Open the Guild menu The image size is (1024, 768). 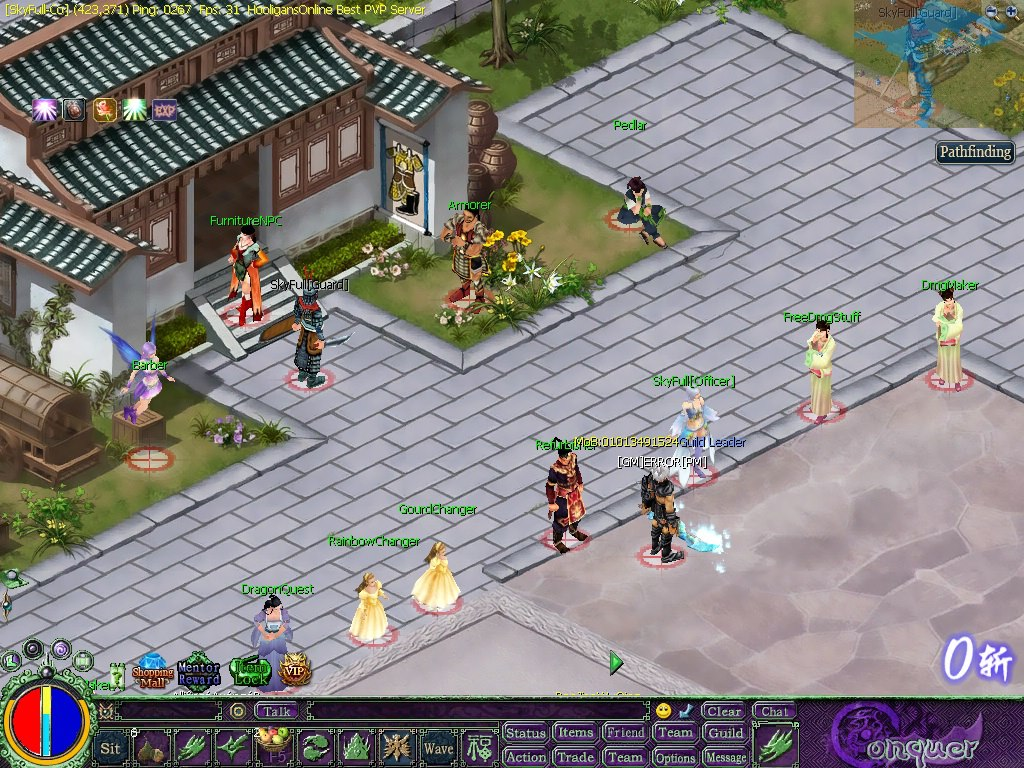[726, 733]
